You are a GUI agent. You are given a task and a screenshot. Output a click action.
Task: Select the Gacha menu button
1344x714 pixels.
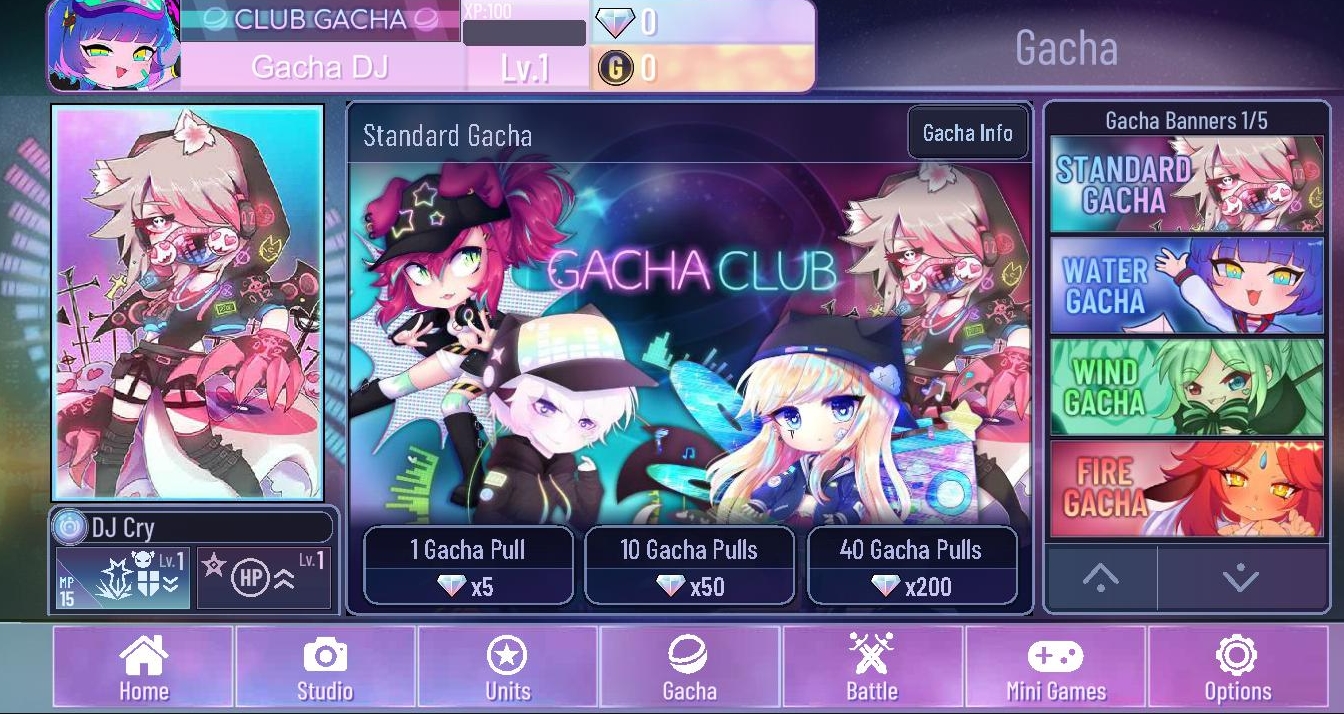click(x=689, y=669)
